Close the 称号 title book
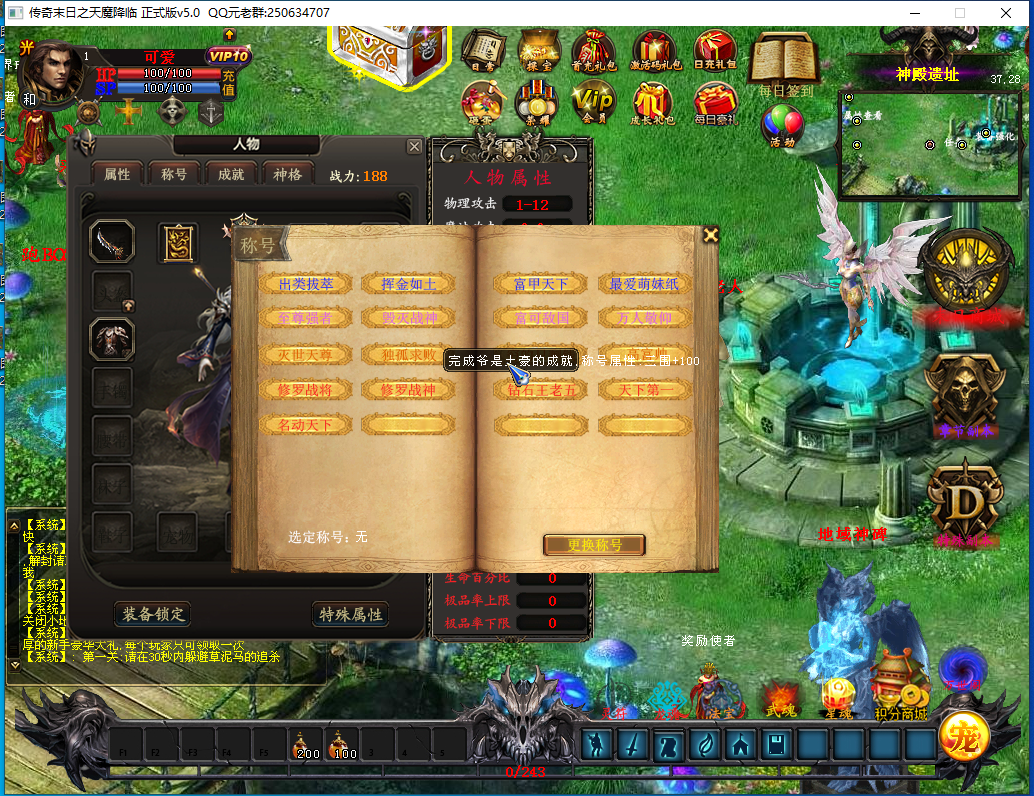The image size is (1034, 796). coord(710,235)
